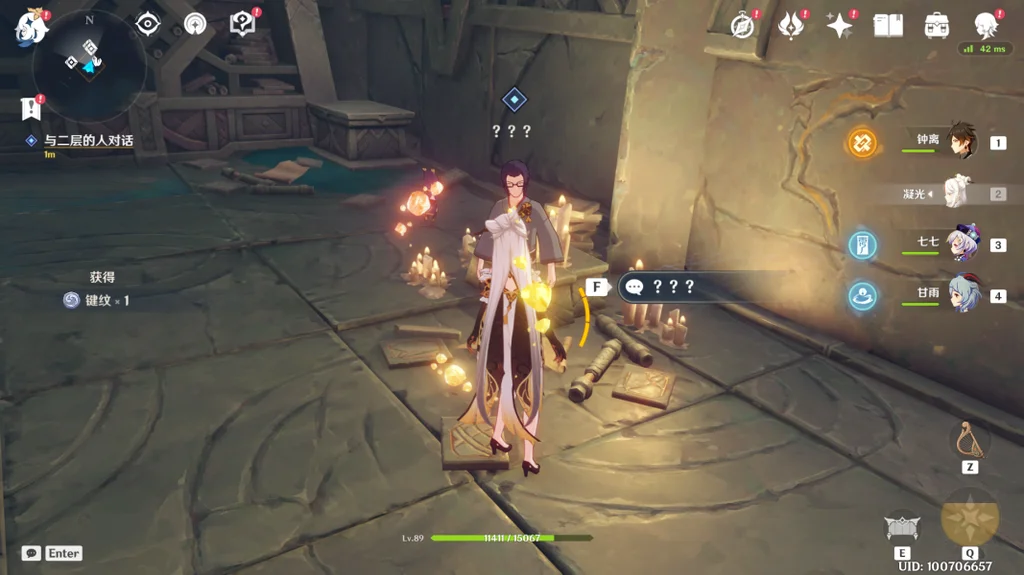Open the quest bookmark icon
Viewport: 1024px width, 575px height.
point(31,107)
